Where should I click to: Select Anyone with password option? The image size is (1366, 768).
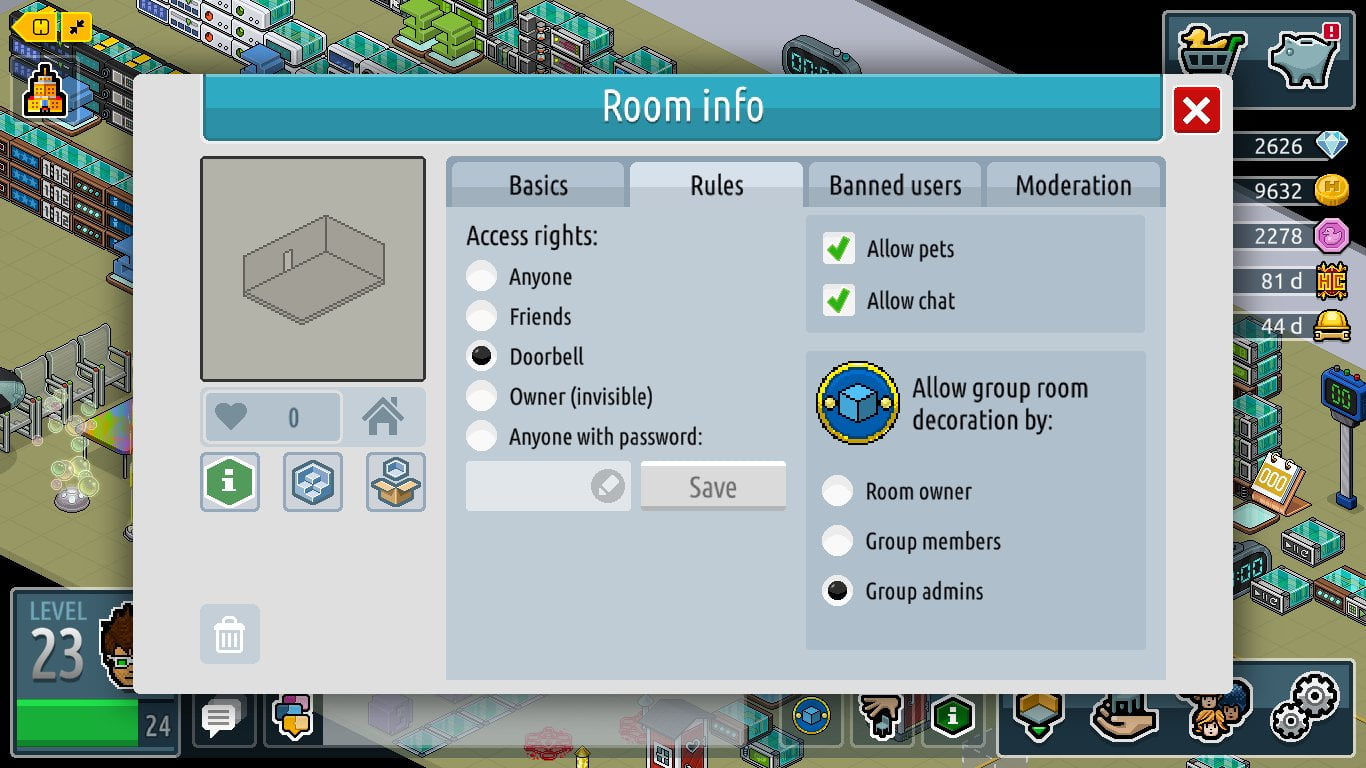point(482,437)
